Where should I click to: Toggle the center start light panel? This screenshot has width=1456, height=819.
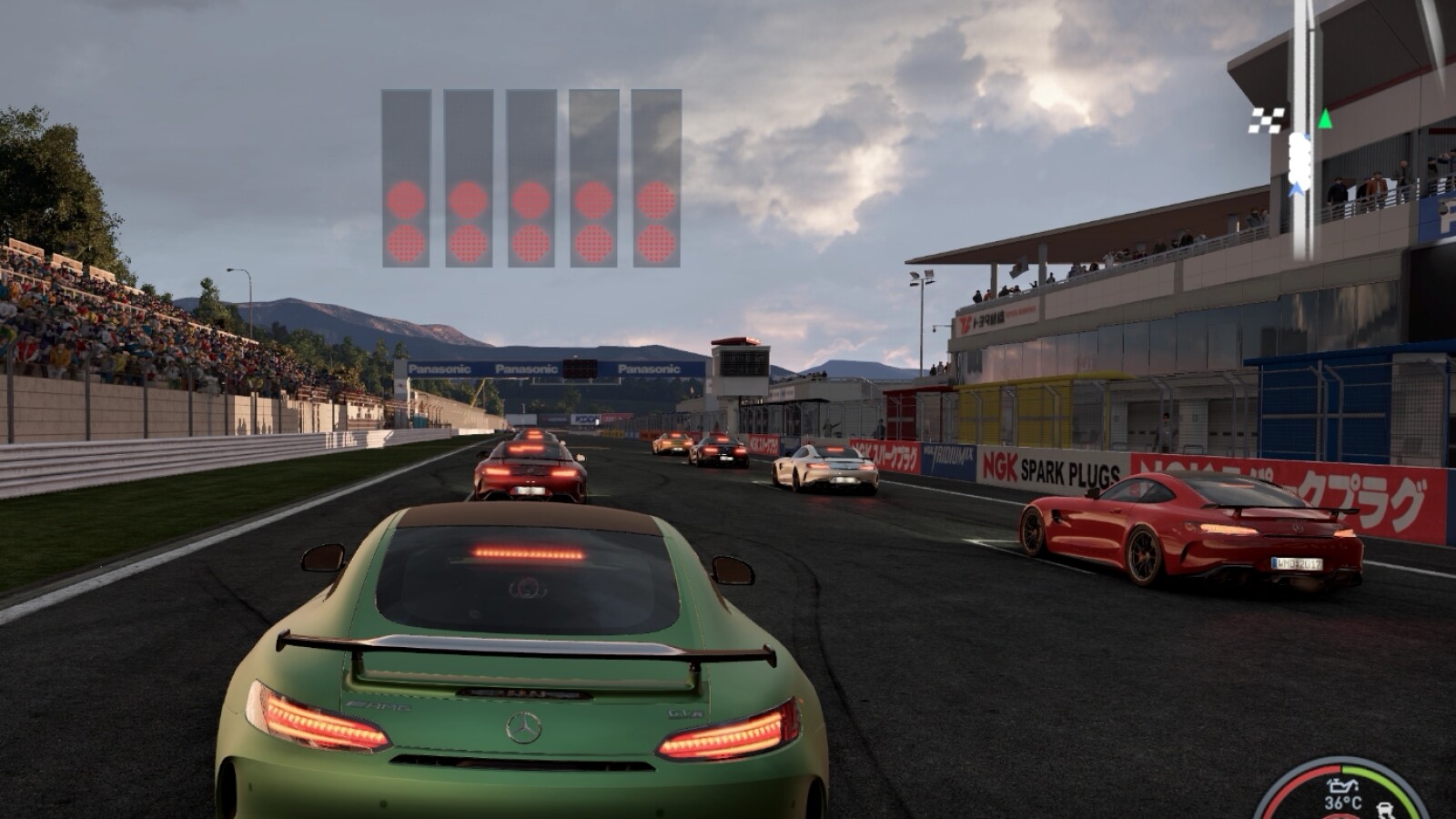click(529, 177)
